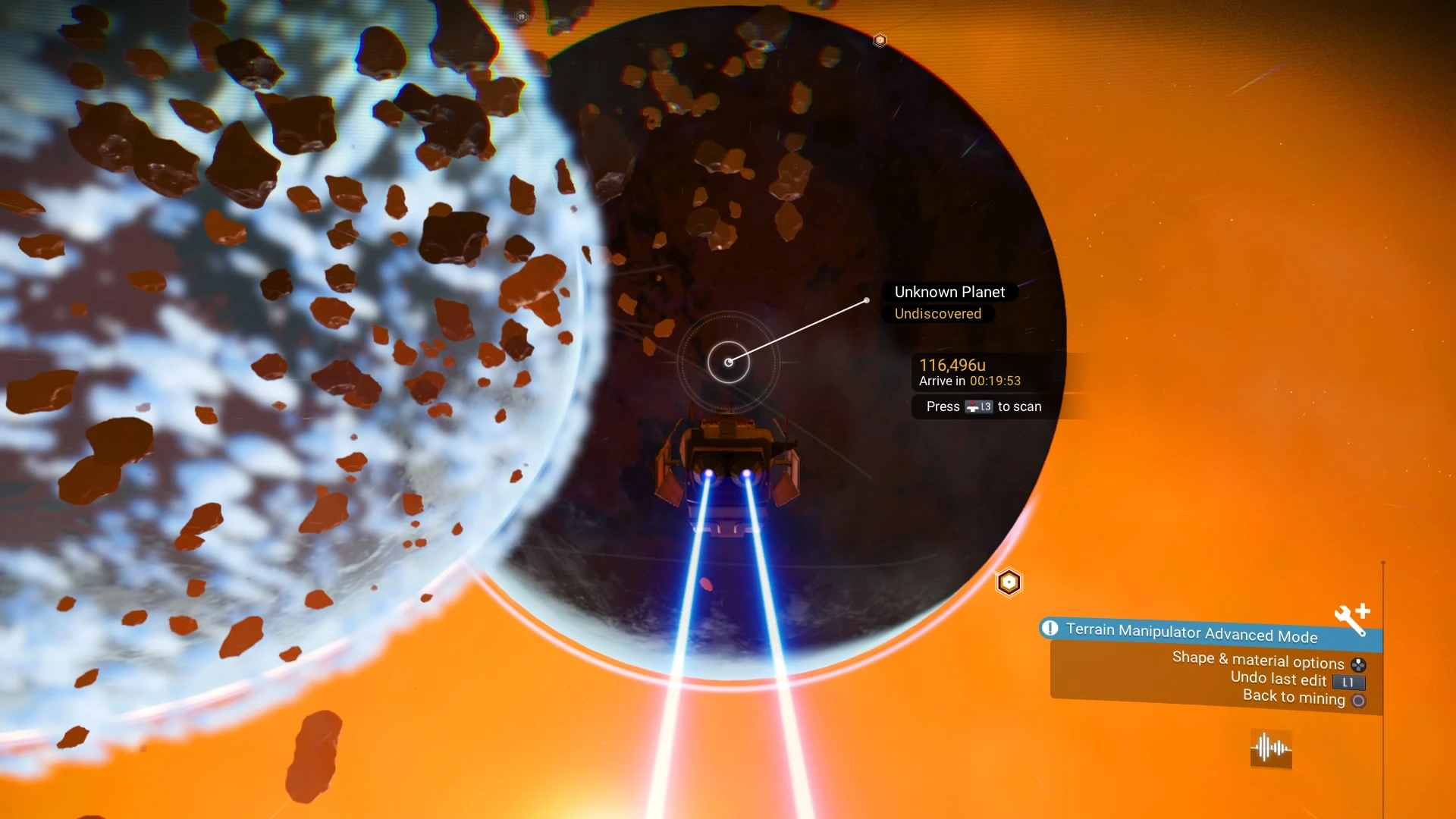Click the Undiscovered status label
The height and width of the screenshot is (819, 1456).
pyautogui.click(x=937, y=314)
